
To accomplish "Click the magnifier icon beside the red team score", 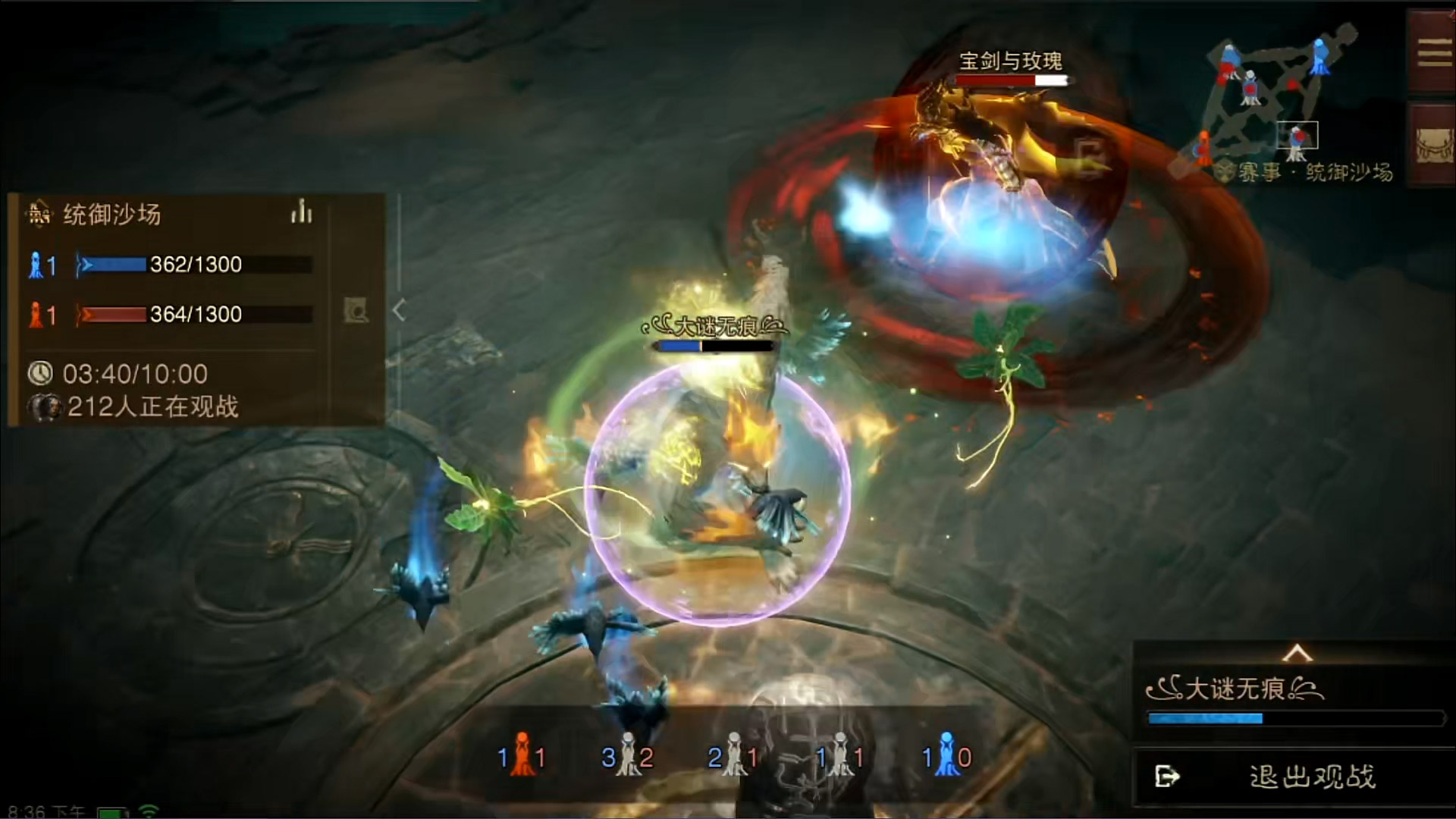I will click(x=356, y=310).
